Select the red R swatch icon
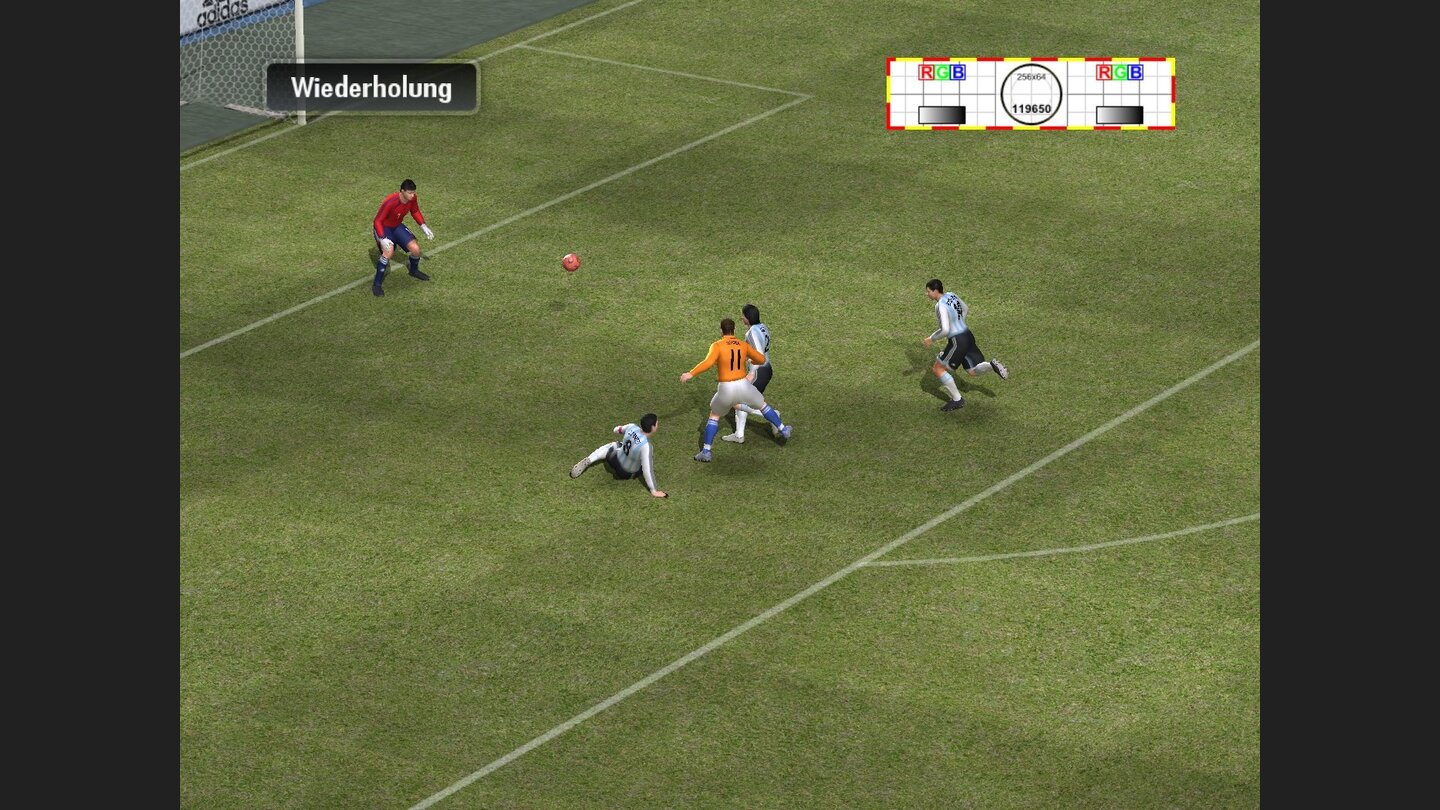This screenshot has height=810, width=1440. click(924, 72)
